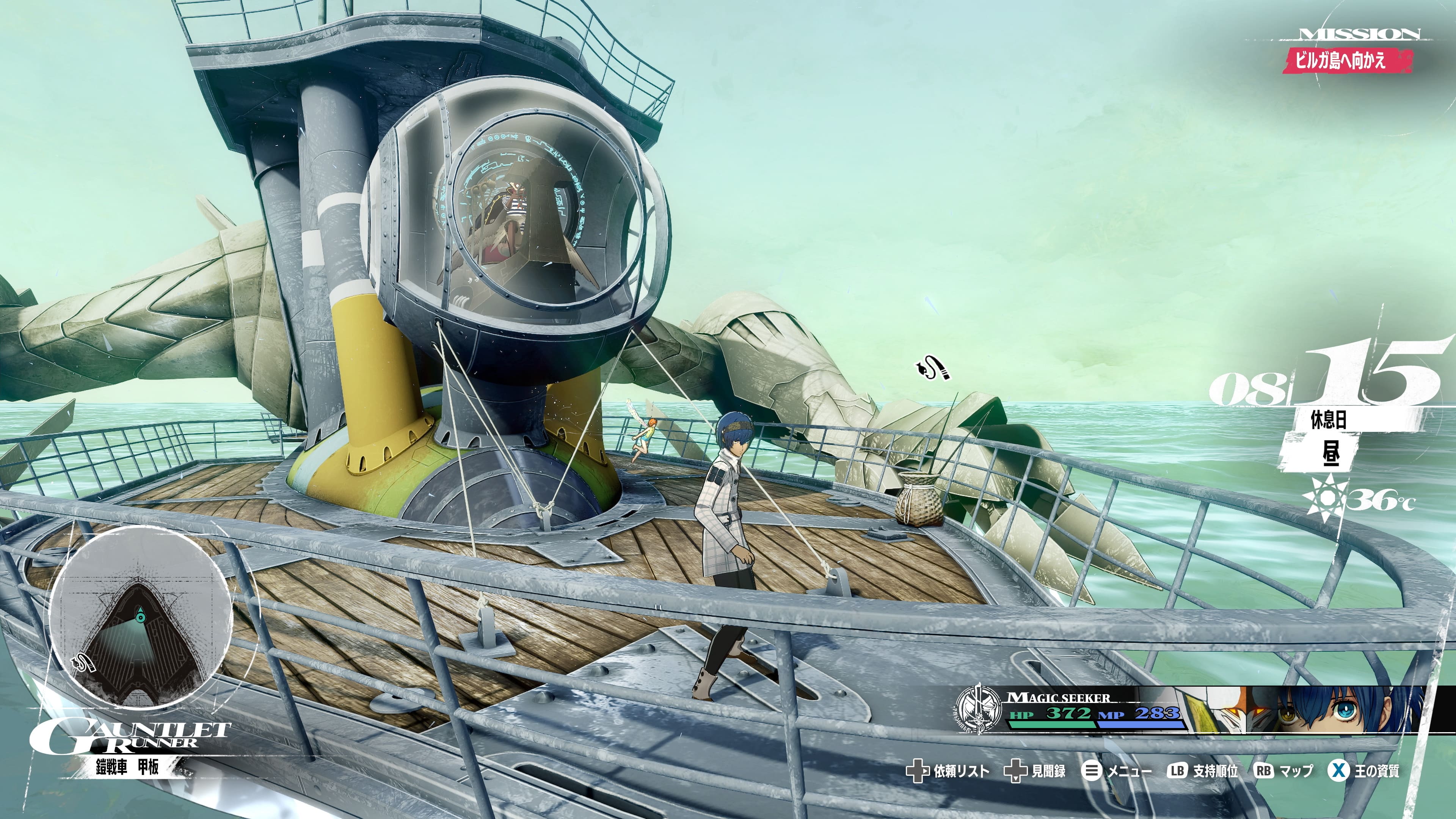Click the fishing hook marker above the basket
The width and height of the screenshot is (1456, 819).
click(x=933, y=369)
